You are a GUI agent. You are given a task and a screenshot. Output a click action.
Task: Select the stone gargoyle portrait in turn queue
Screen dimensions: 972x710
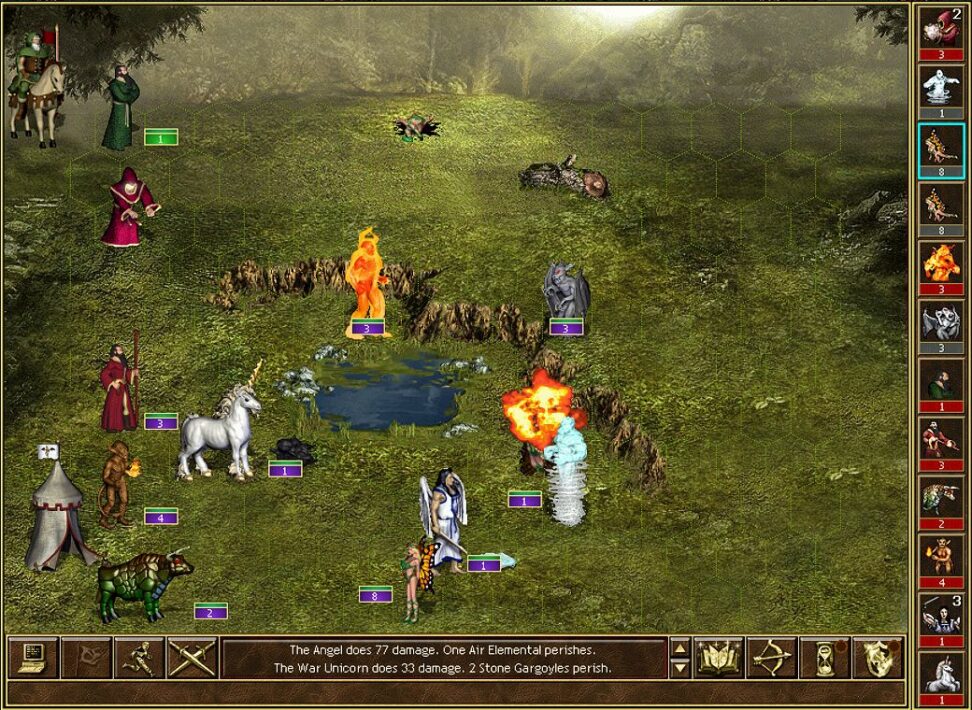[x=941, y=321]
